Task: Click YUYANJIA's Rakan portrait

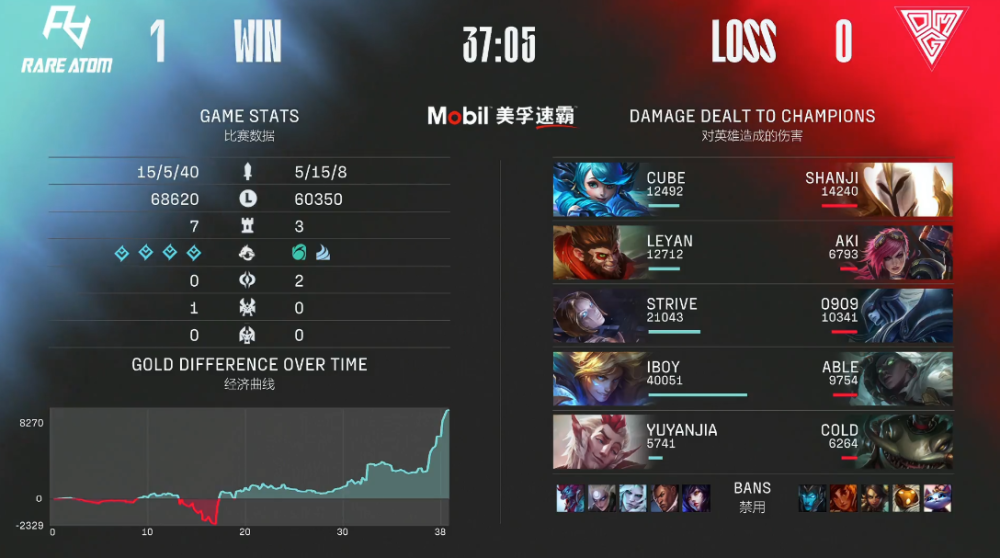Action: point(597,441)
